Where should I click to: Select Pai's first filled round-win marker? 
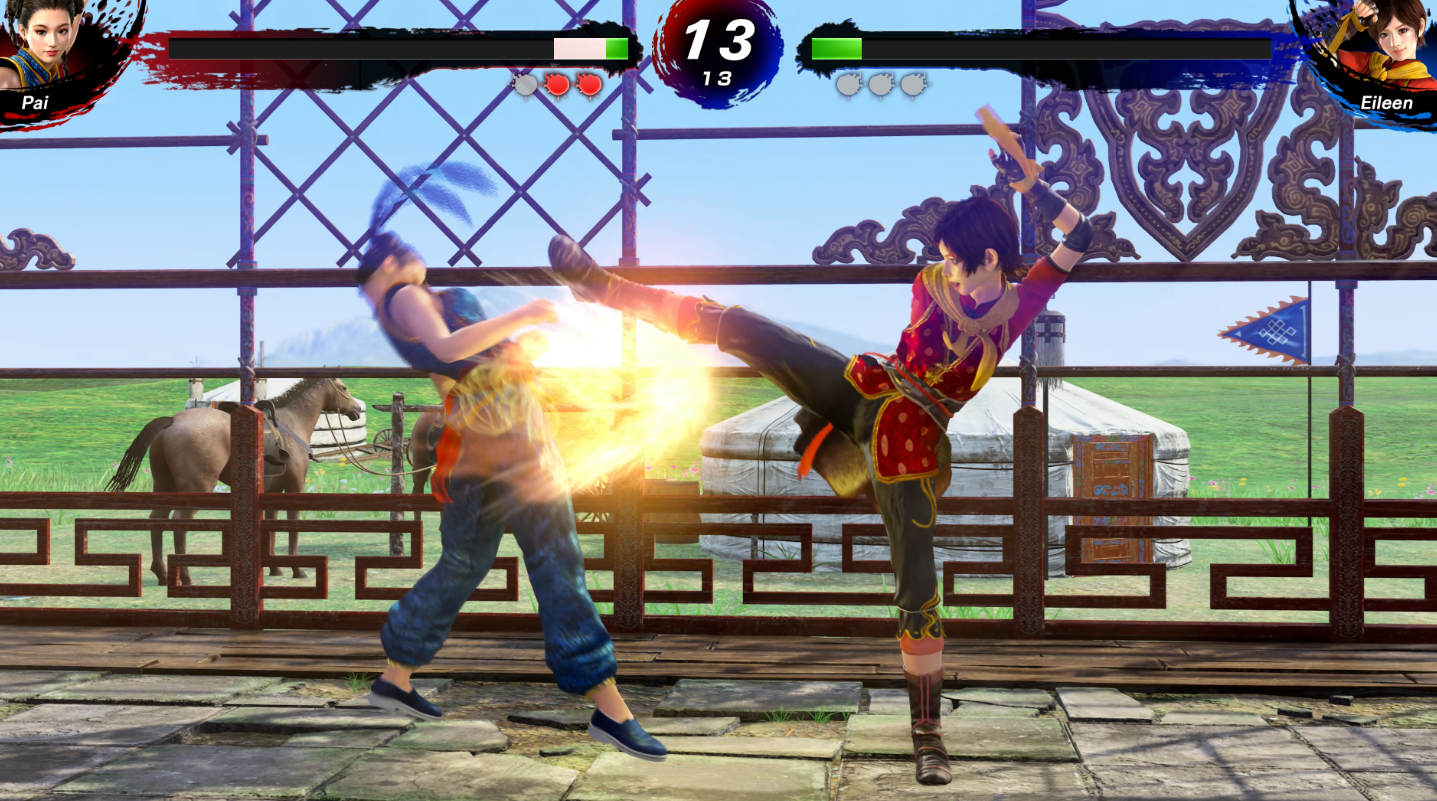tap(556, 83)
